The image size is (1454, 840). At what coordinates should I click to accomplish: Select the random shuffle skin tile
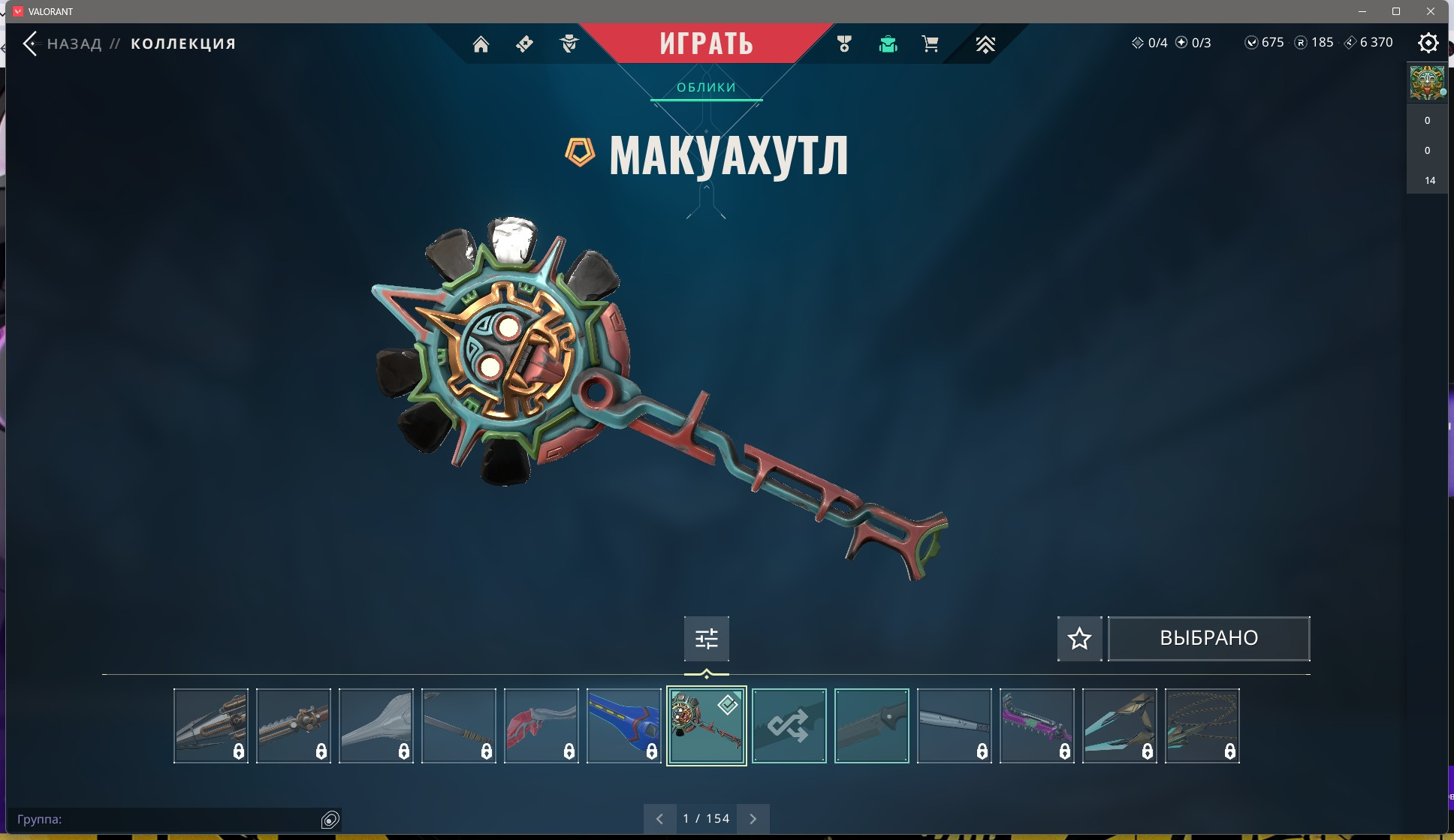tap(789, 726)
